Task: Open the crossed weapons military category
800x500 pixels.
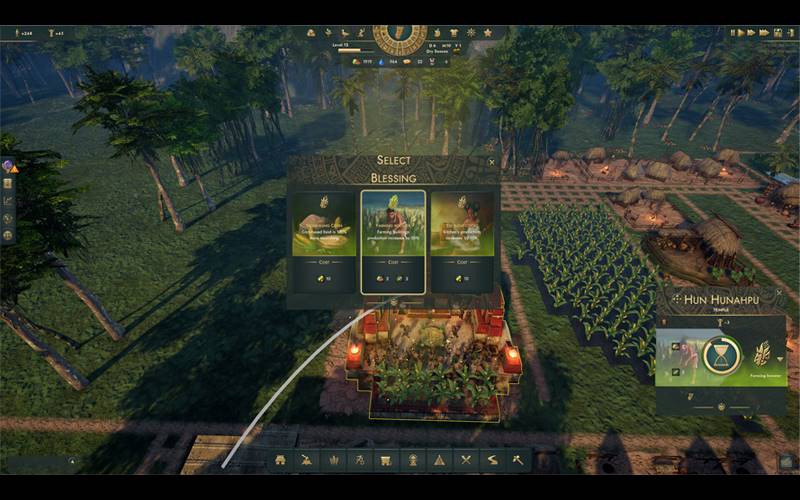Action: coord(465,460)
